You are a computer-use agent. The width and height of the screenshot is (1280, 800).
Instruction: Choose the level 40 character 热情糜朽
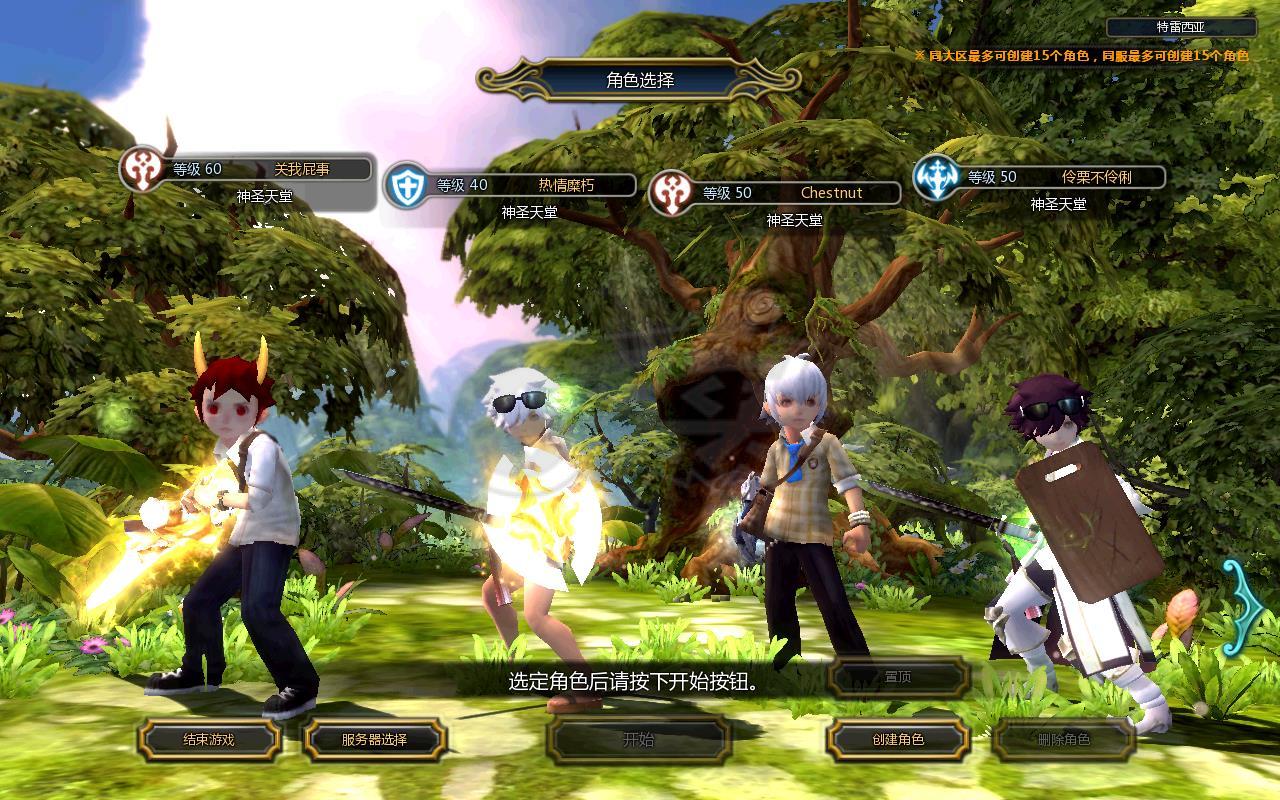[510, 190]
